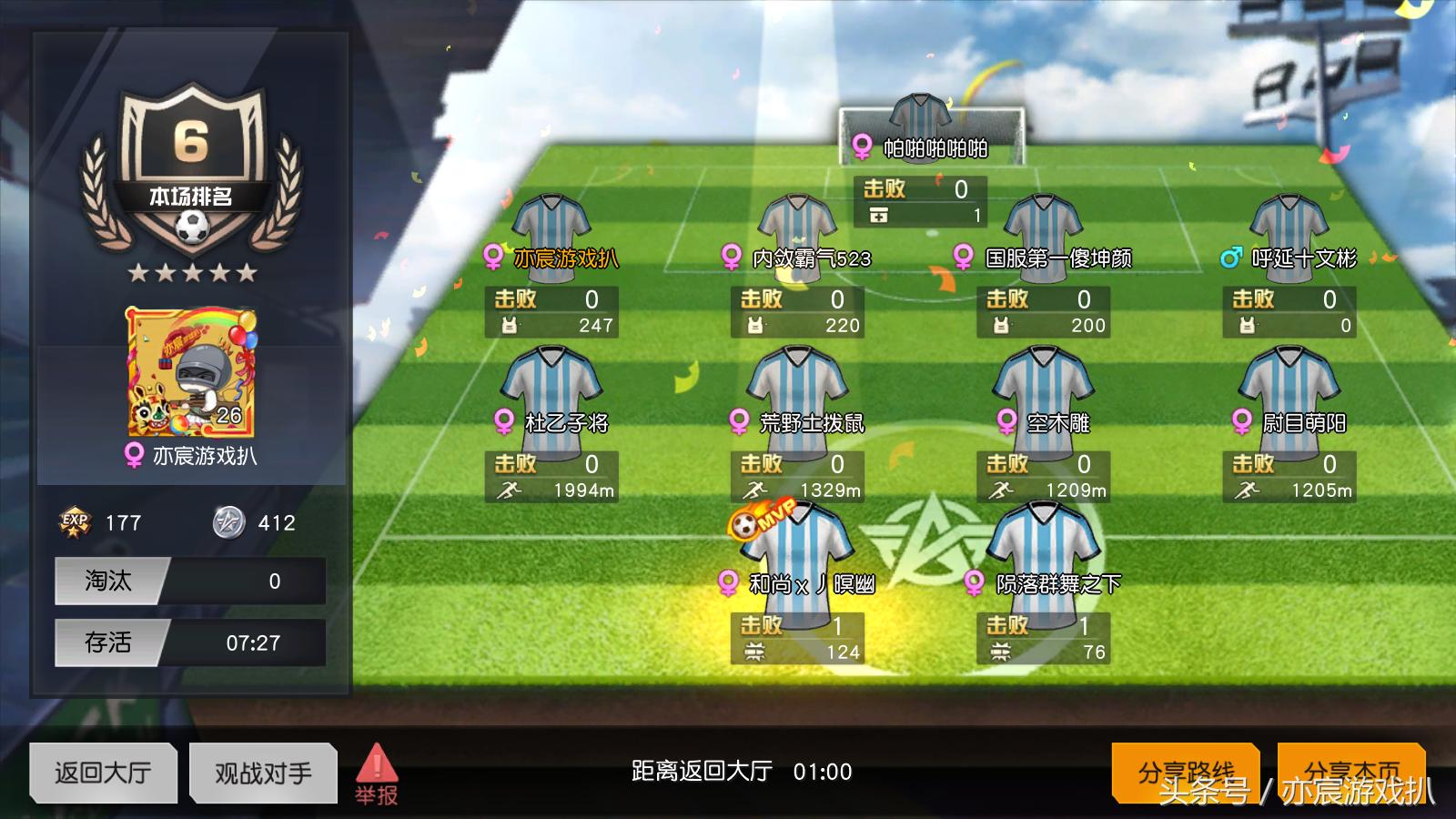1456x819 pixels.
Task: Share this page with 分享本页 button
Action: (x=1351, y=773)
